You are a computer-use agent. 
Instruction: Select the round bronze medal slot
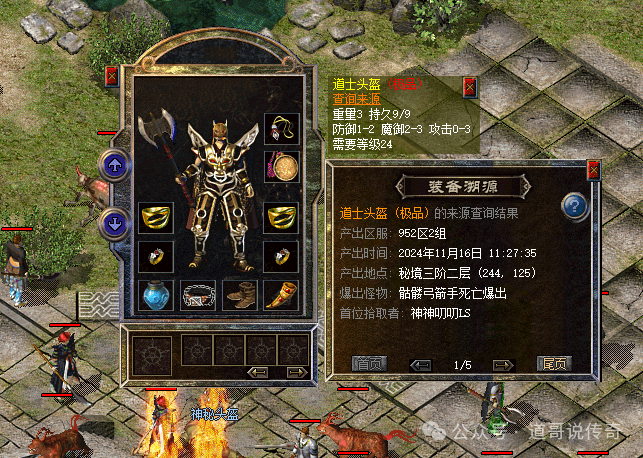(x=281, y=165)
